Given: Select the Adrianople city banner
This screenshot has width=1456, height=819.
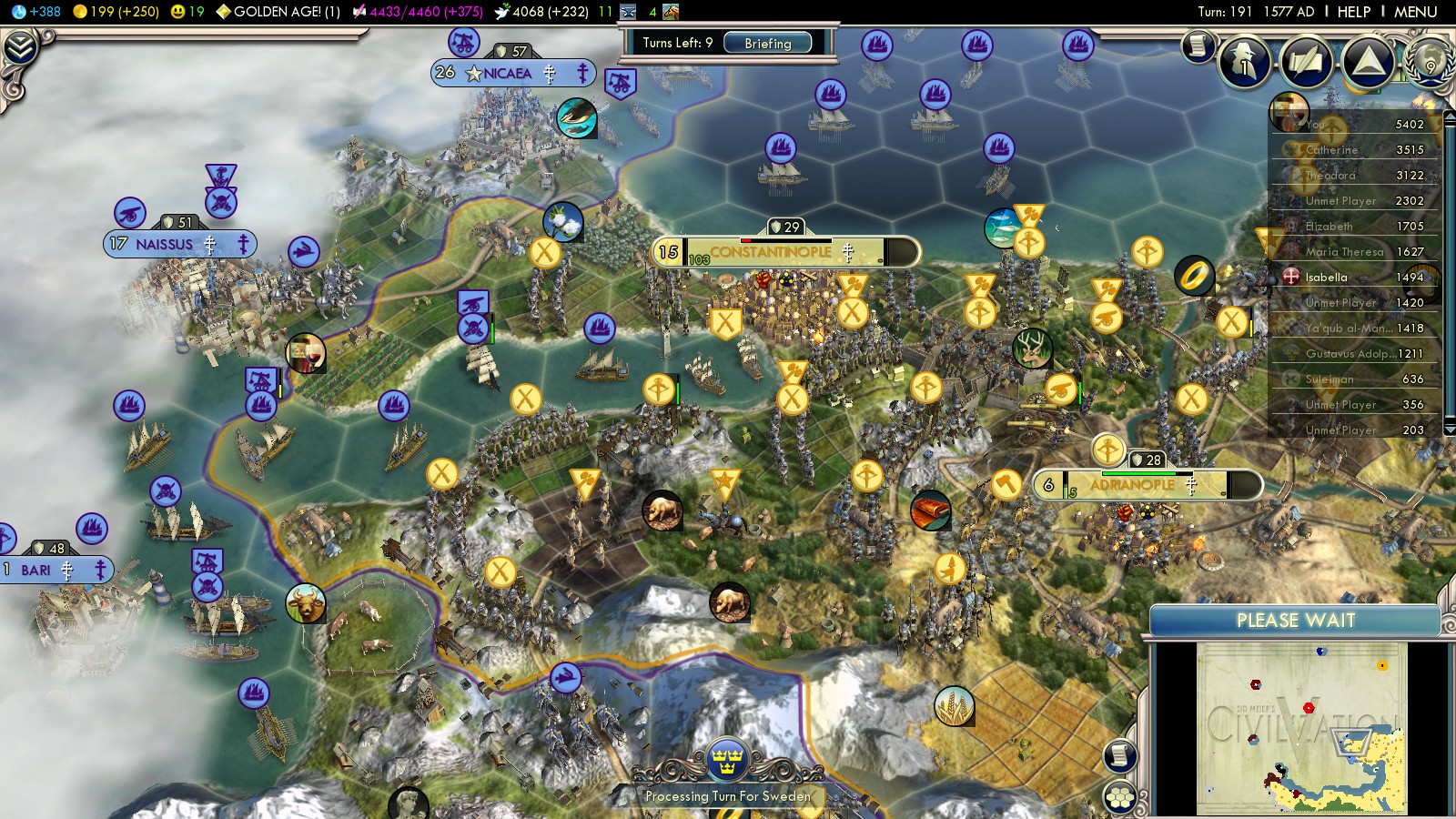Looking at the screenshot, I should click(1133, 485).
